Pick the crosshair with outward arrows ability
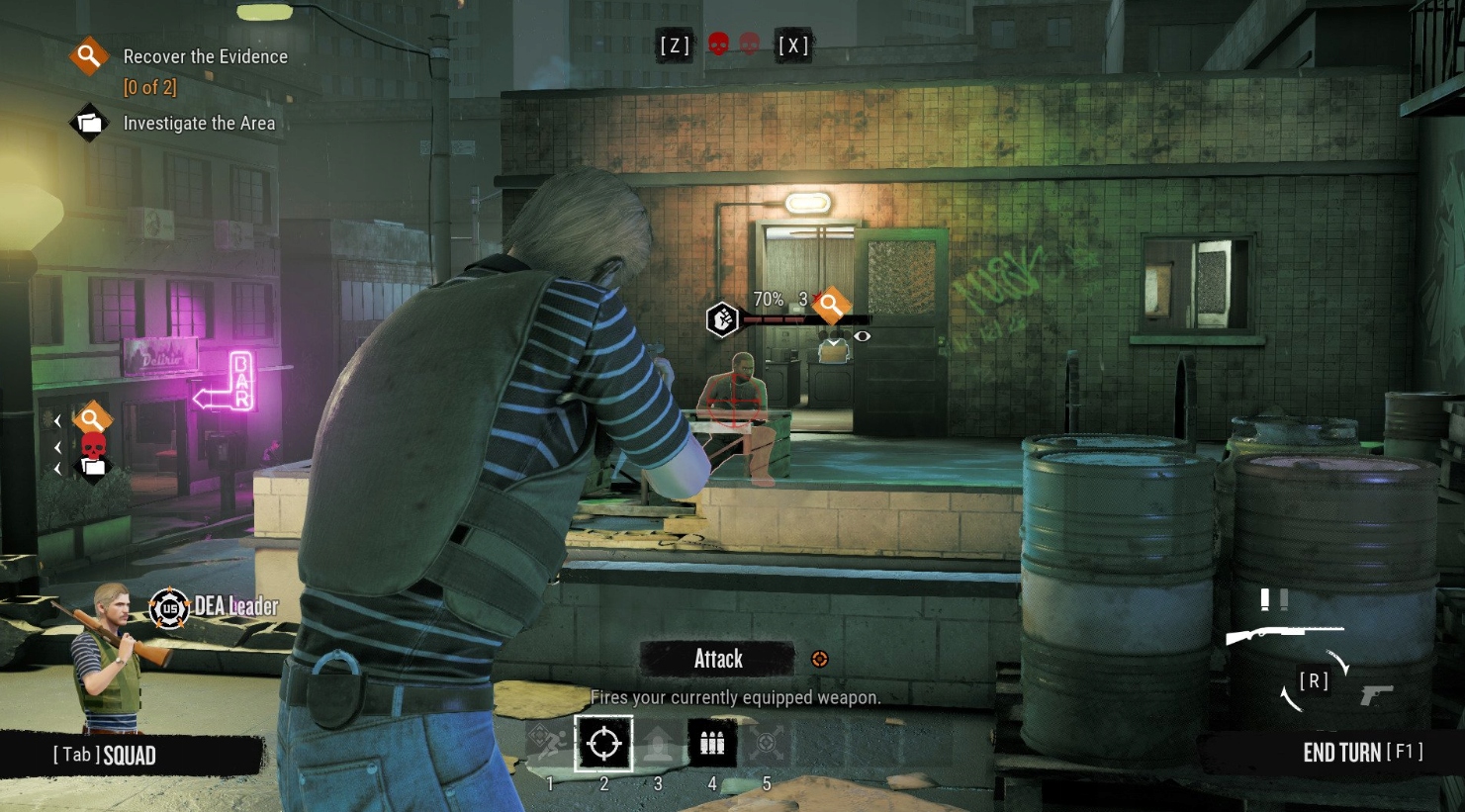 click(x=767, y=744)
